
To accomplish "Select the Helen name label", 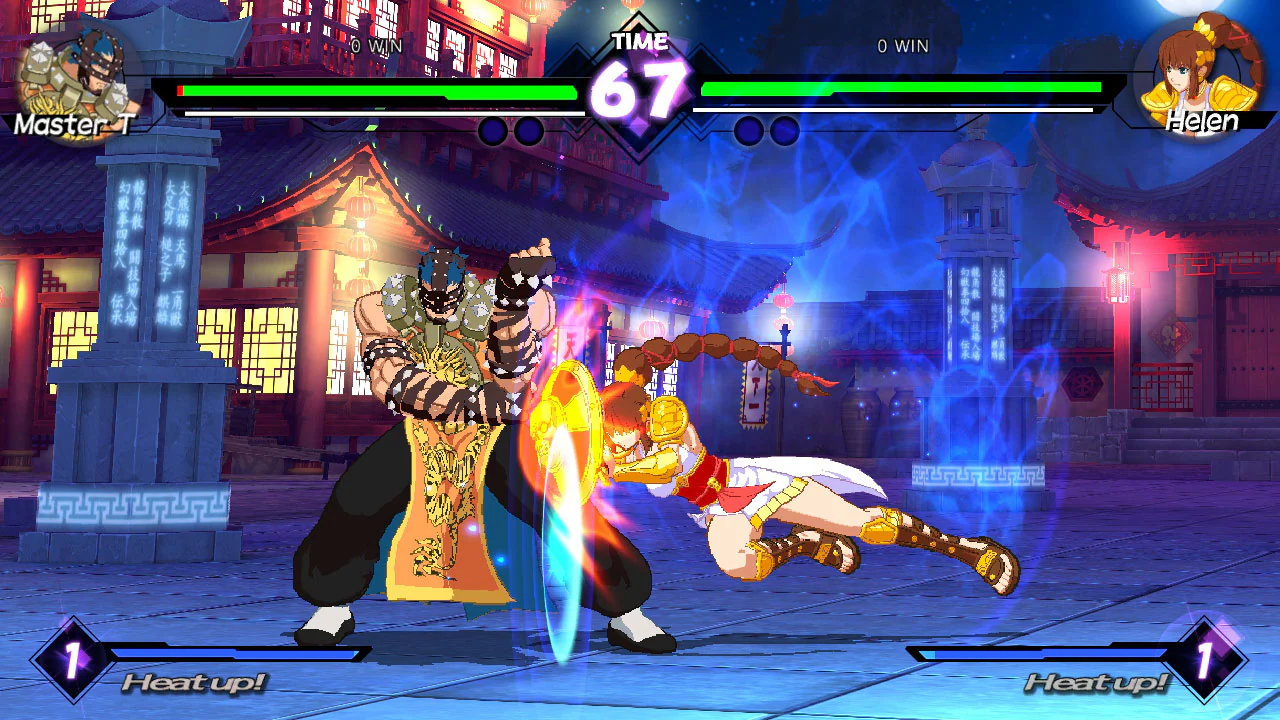I will tap(1200, 122).
